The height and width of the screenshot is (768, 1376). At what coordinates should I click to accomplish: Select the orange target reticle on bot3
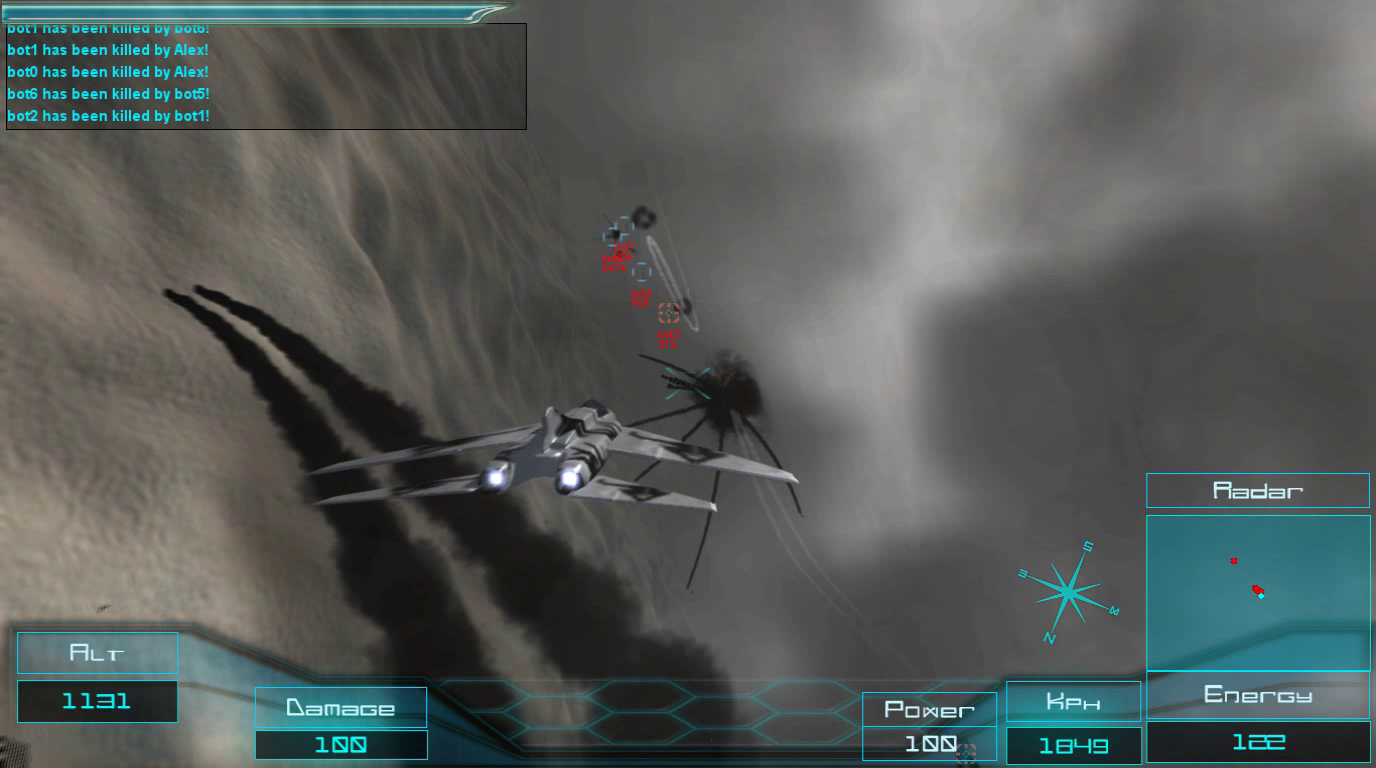(668, 312)
